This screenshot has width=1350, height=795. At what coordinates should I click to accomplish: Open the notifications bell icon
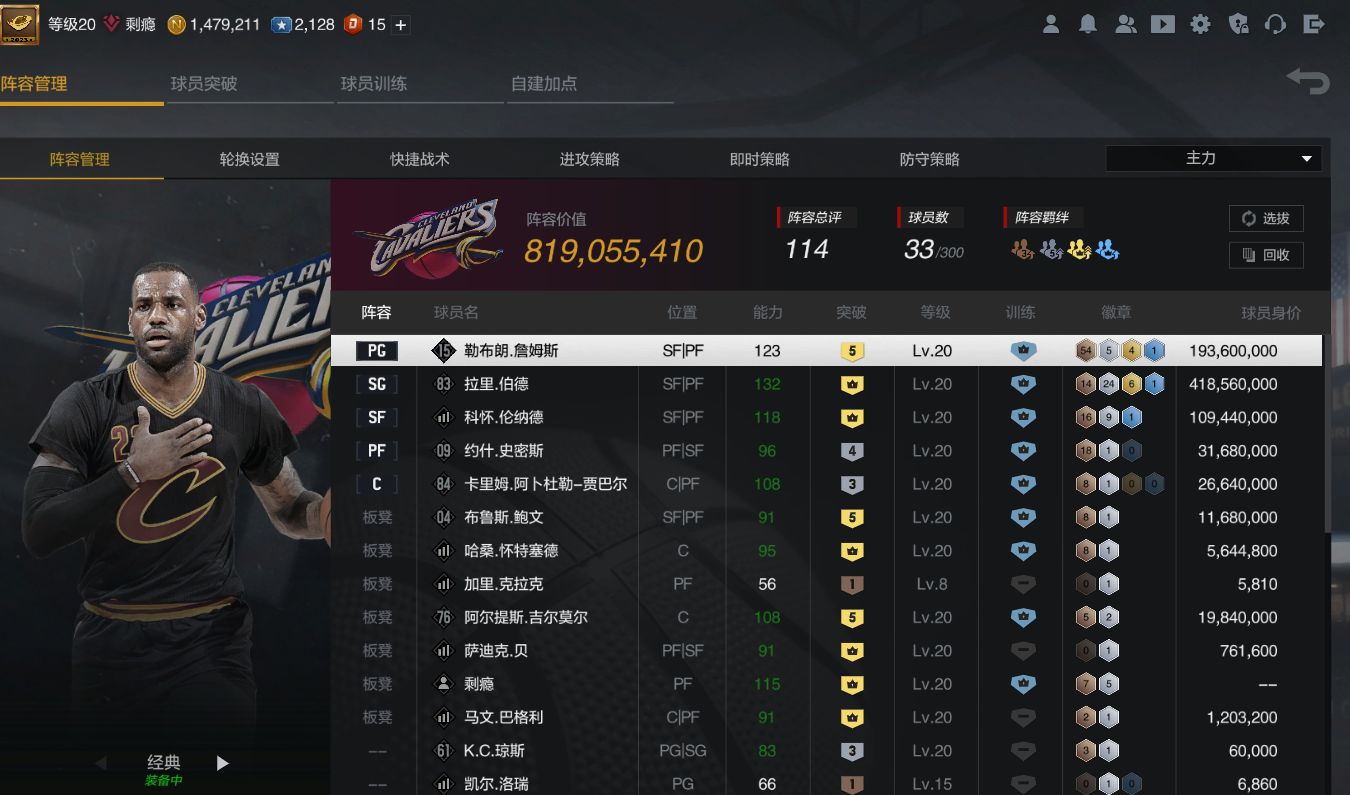1088,24
